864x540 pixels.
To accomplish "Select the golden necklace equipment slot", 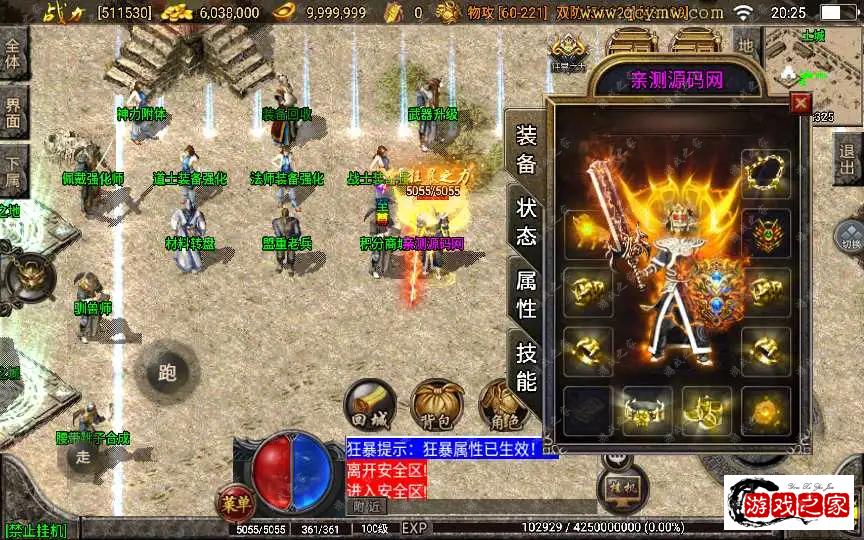I will tap(766, 170).
